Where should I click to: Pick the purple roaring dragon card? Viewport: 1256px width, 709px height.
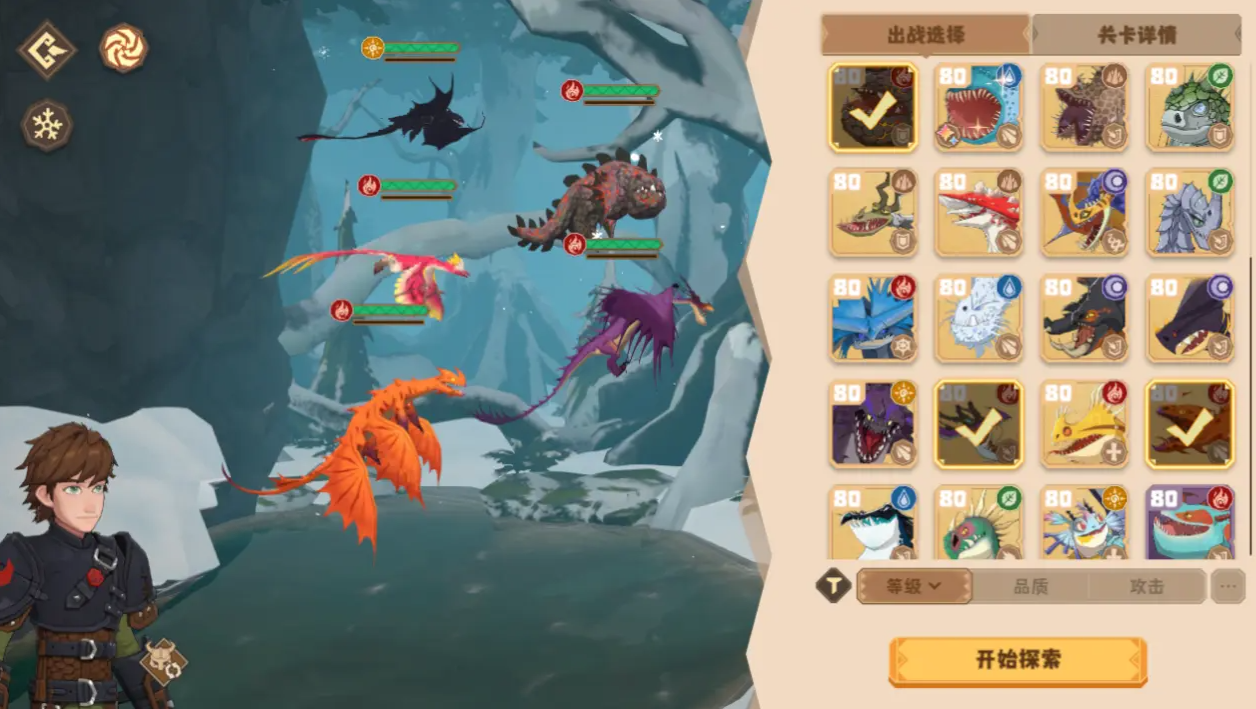coord(873,423)
